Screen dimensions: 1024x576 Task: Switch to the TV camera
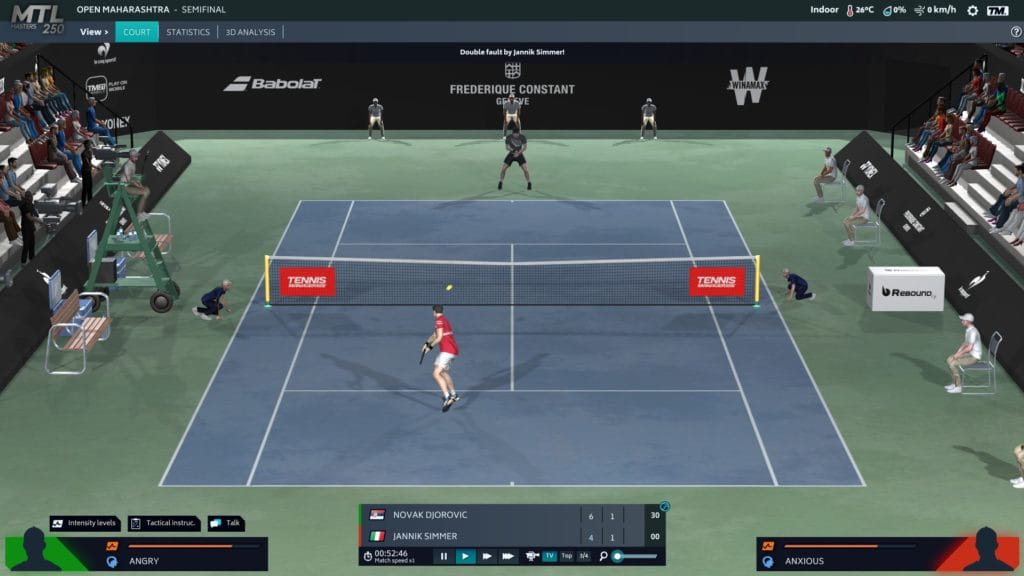549,556
